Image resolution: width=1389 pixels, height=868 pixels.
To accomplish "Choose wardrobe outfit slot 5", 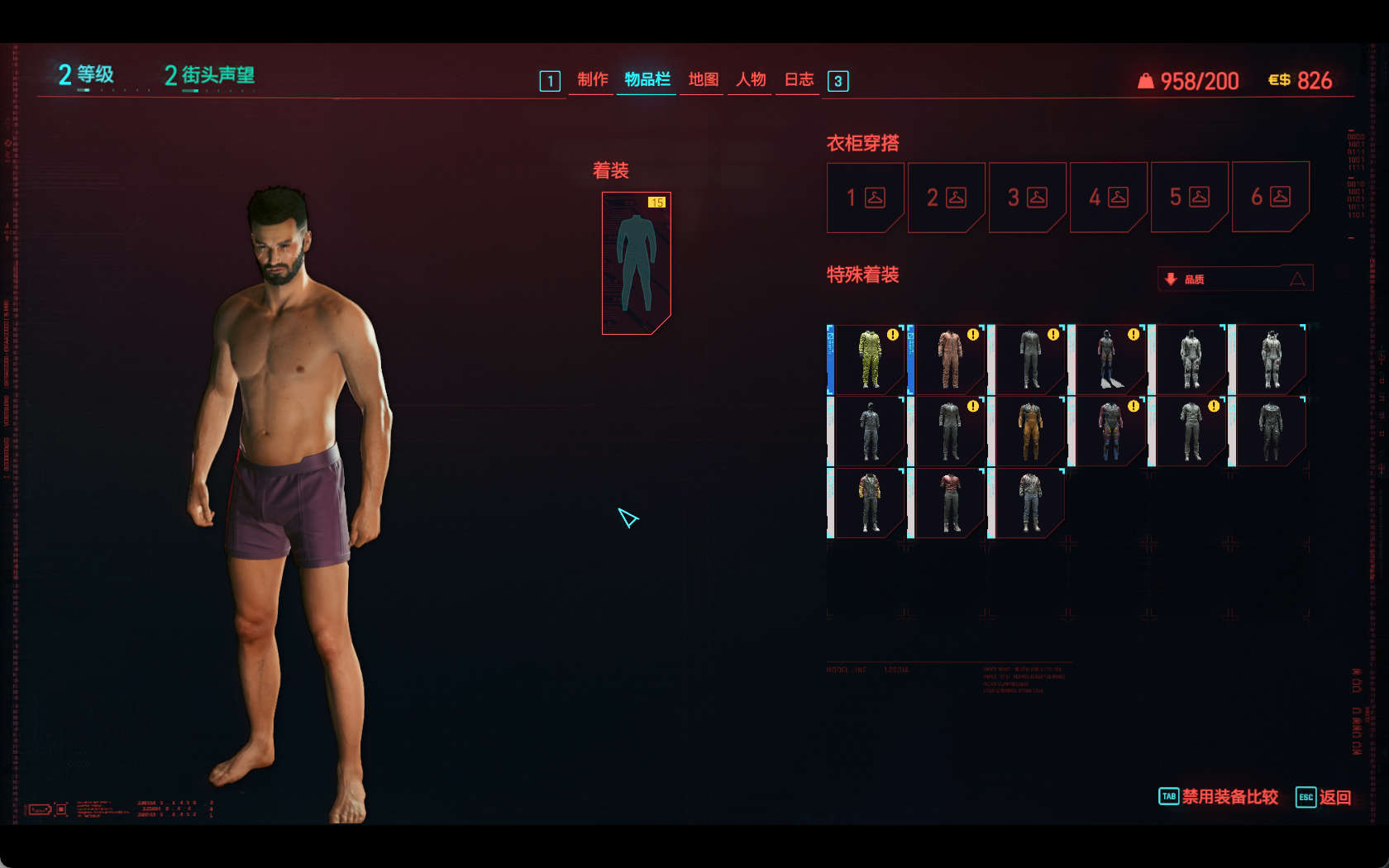I will 1189,198.
